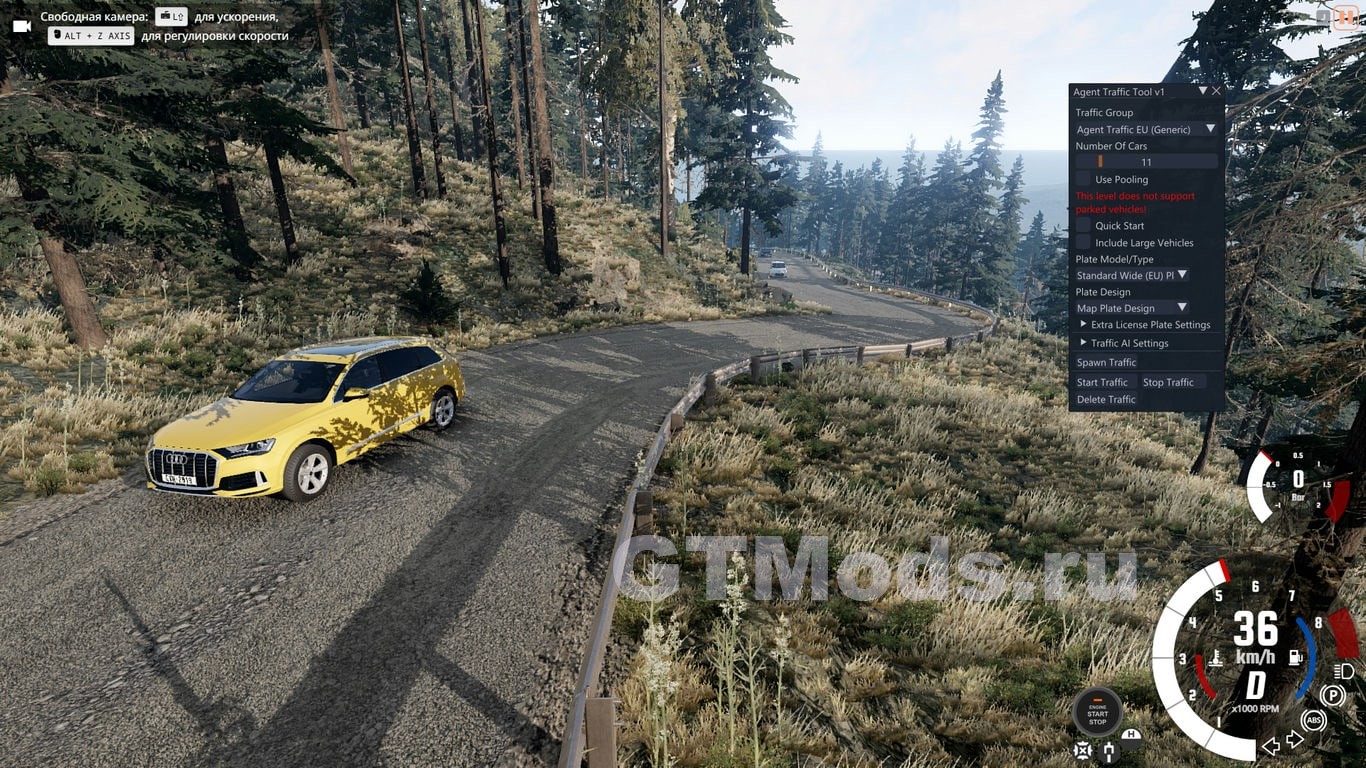Delete Traffic from the level
Viewport: 1366px width, 768px height.
pyautogui.click(x=1106, y=399)
